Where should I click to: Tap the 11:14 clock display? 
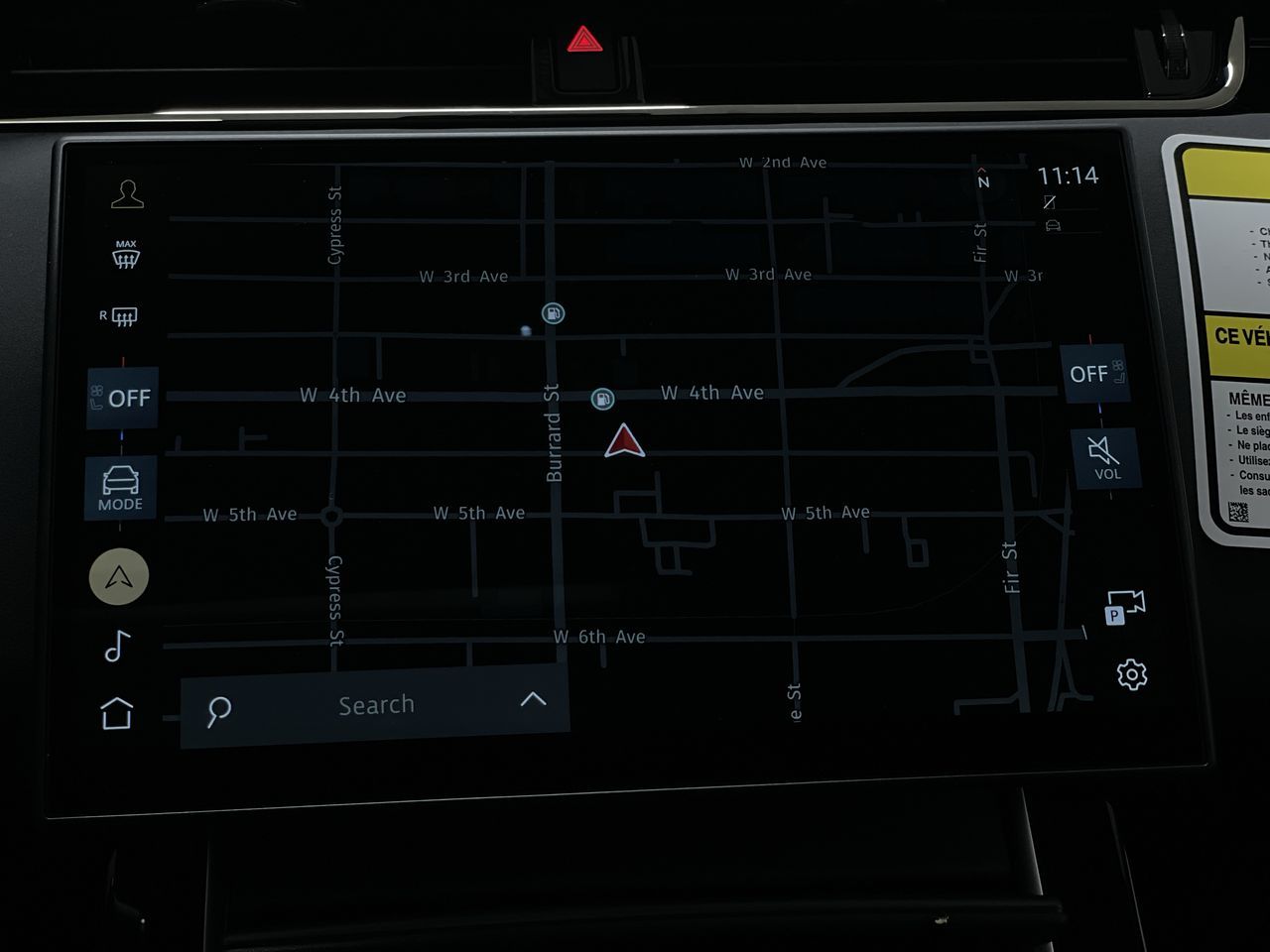[x=1069, y=175]
